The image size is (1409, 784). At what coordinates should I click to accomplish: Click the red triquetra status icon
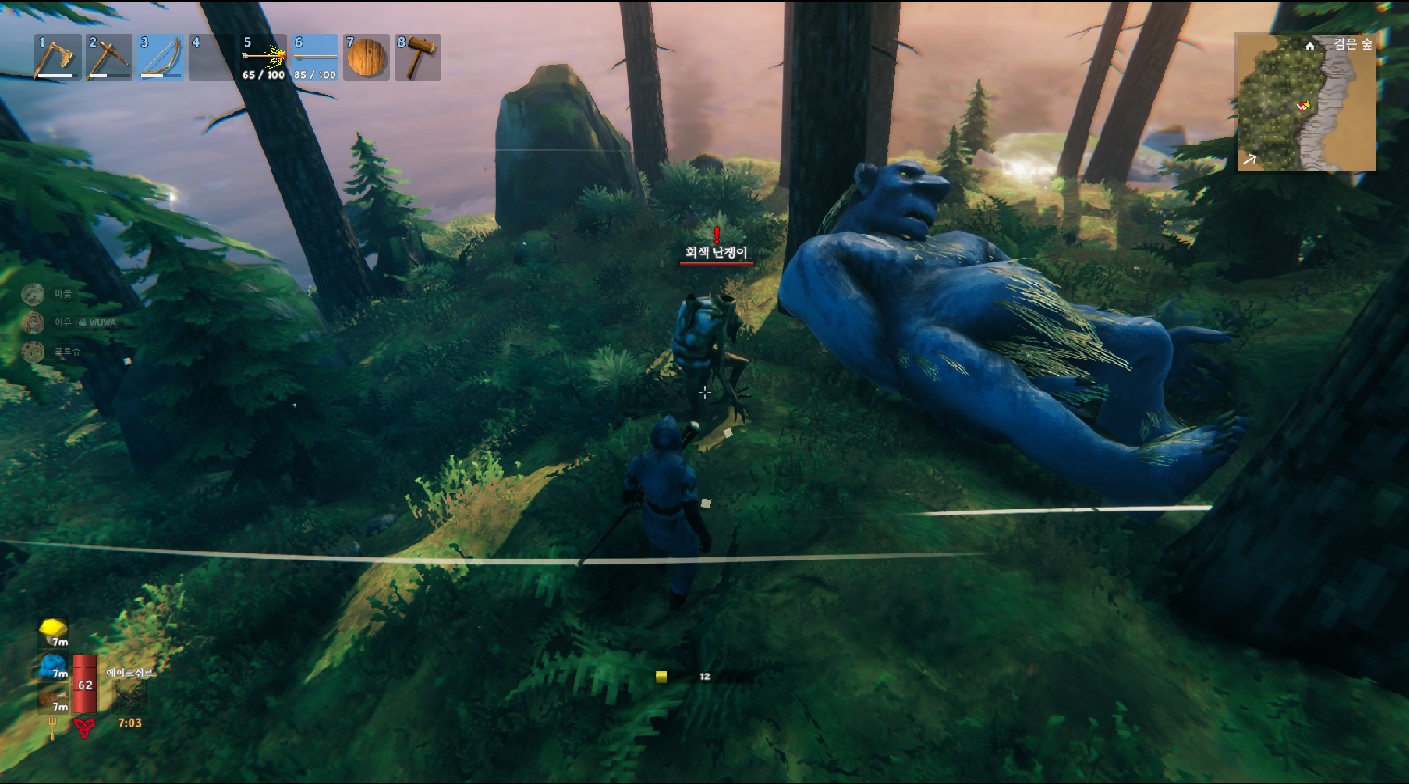point(85,727)
